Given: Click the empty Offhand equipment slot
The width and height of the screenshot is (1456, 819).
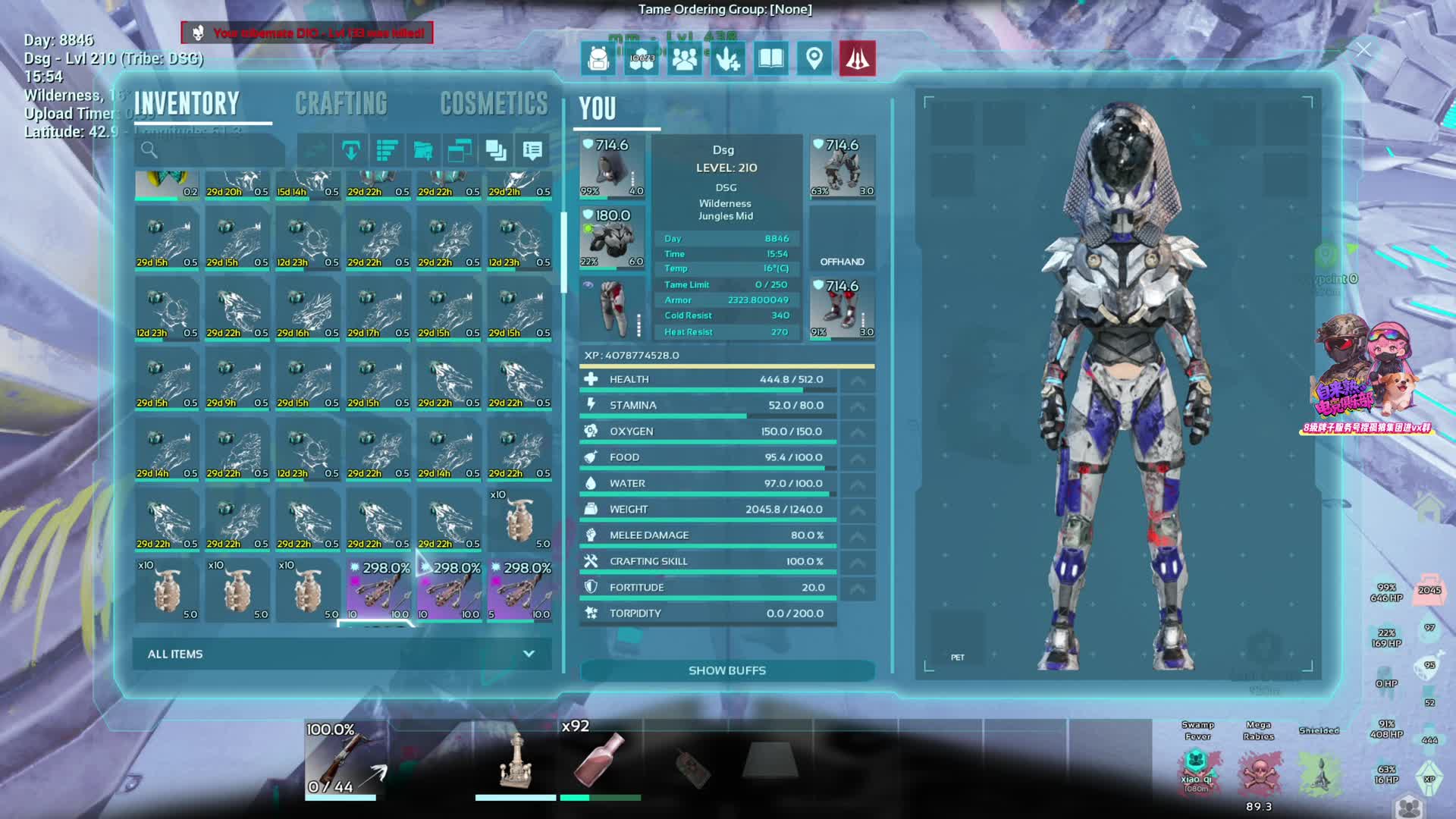Looking at the screenshot, I should click(842, 237).
